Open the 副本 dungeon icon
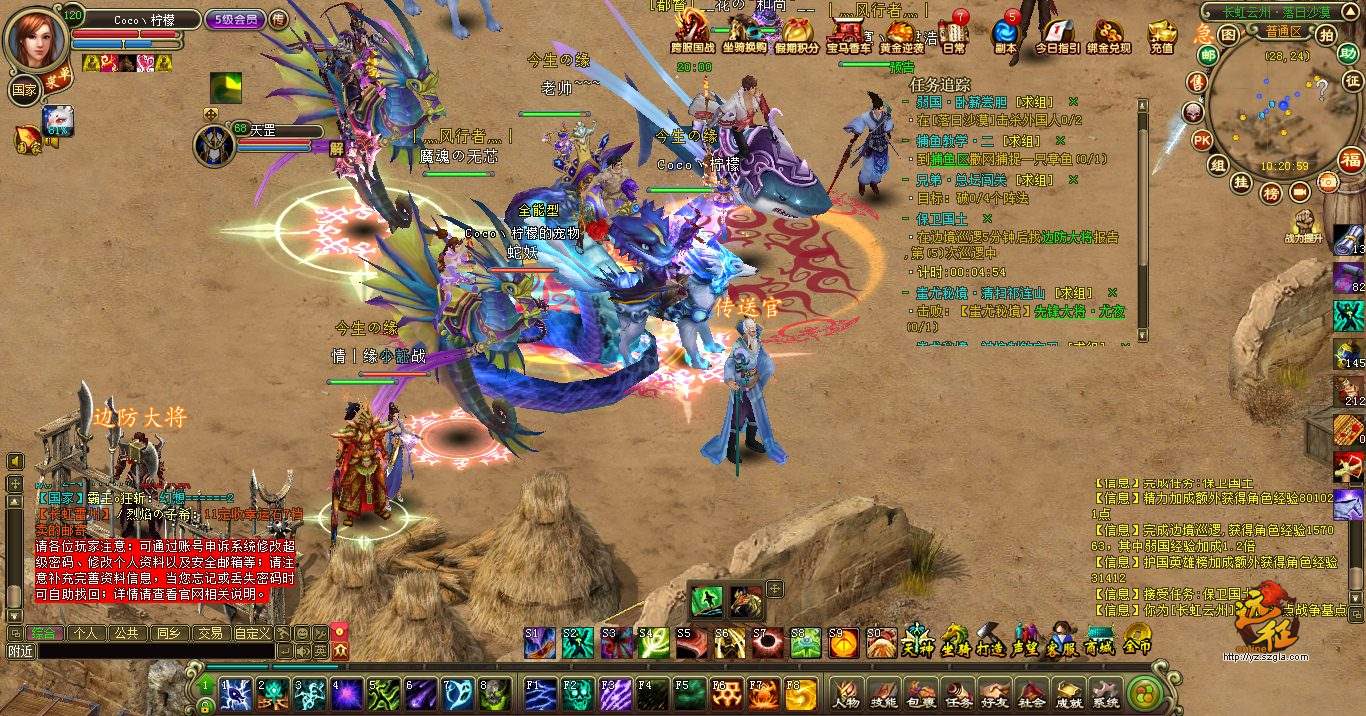 (x=1005, y=38)
